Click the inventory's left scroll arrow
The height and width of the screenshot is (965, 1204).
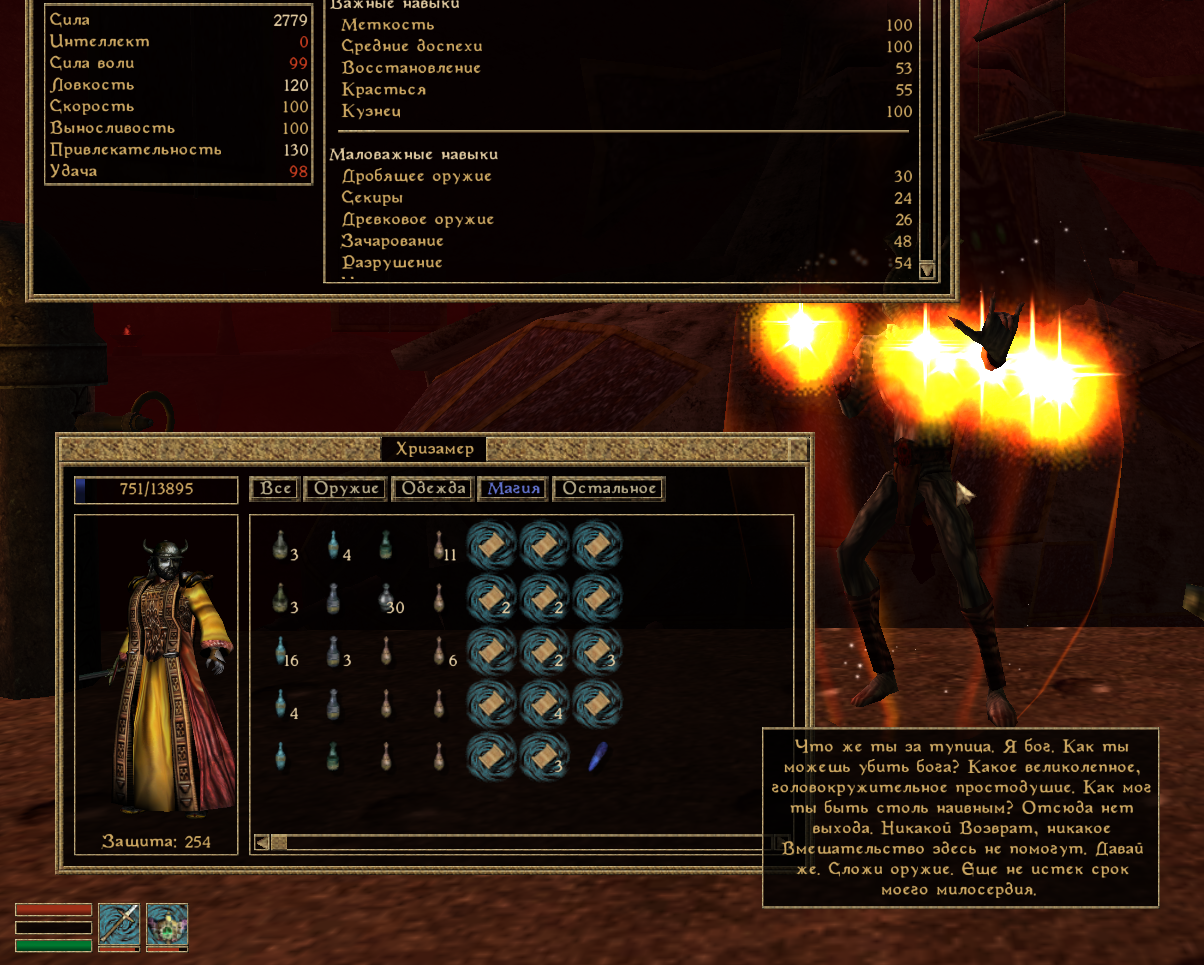coord(263,842)
